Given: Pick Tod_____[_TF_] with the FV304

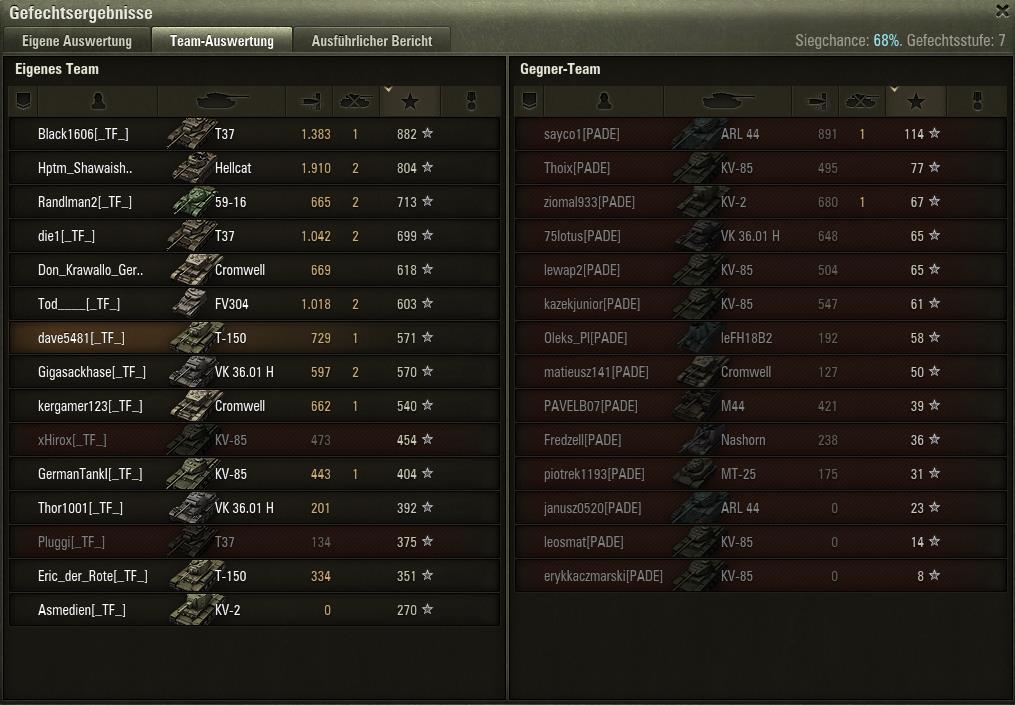Looking at the screenshot, I should coord(79,304).
